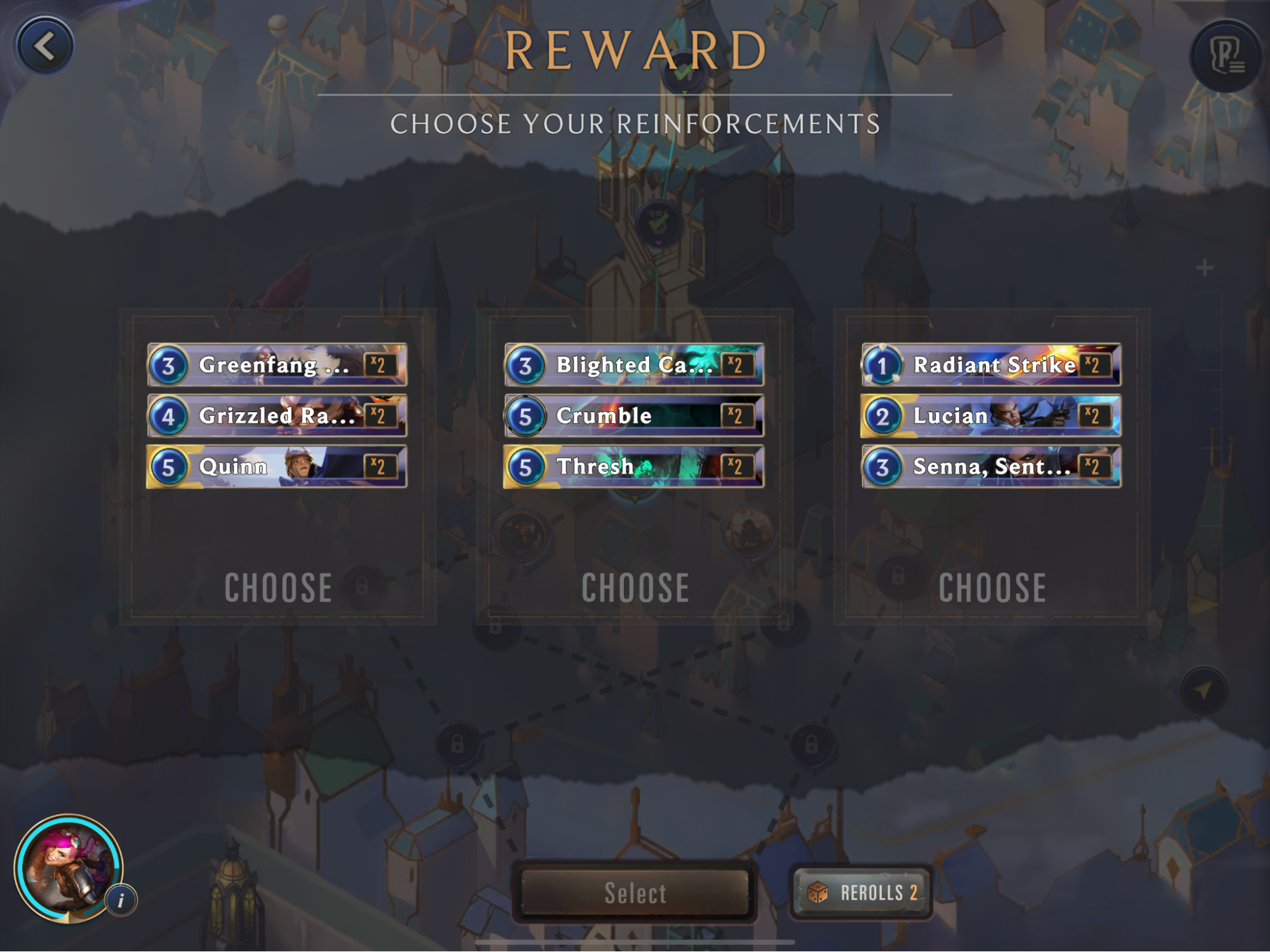
Task: Select the Senna, Sentinel card row
Action: tap(991, 467)
